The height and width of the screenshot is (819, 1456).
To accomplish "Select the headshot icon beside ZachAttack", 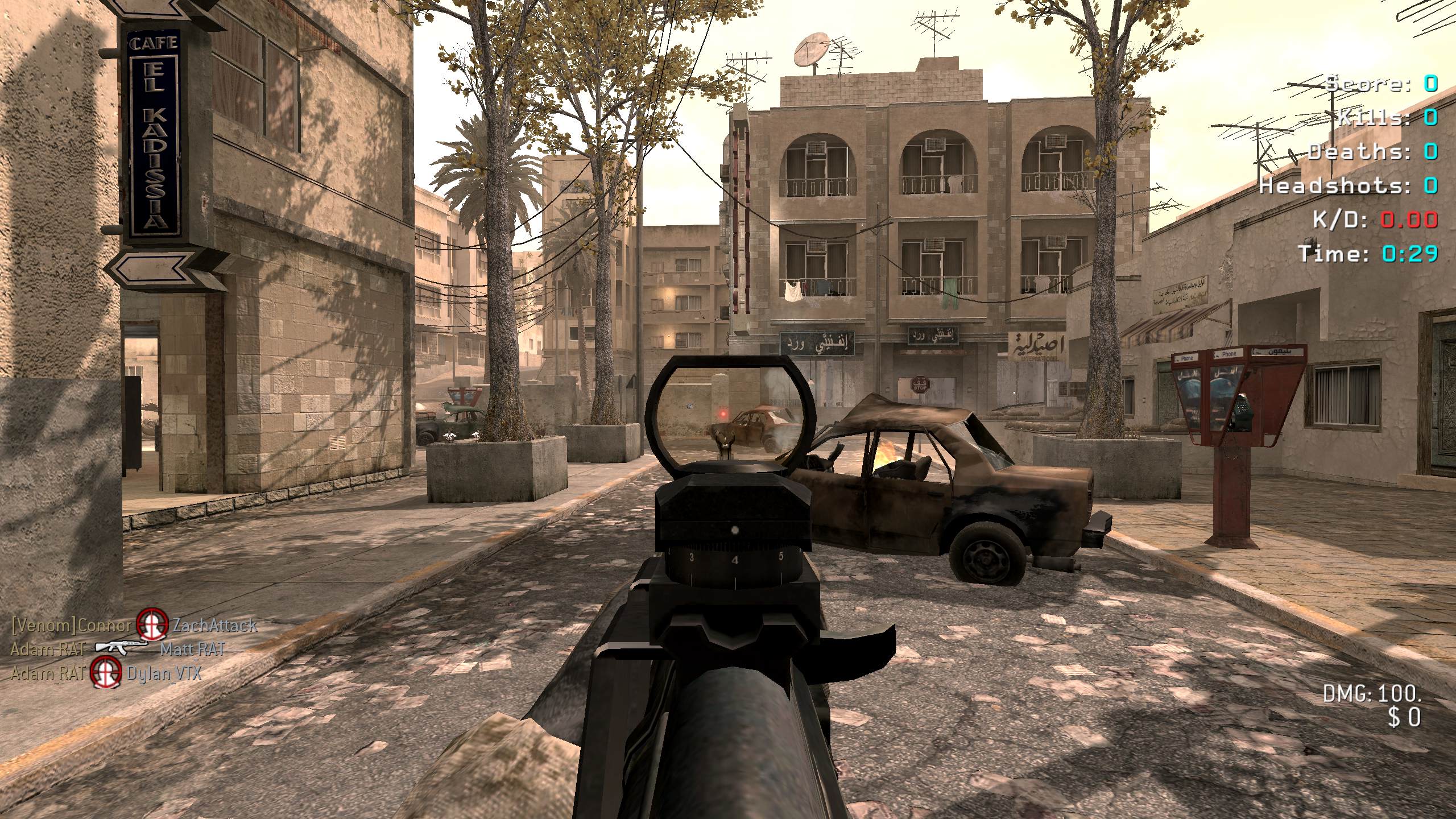I will coord(152,624).
